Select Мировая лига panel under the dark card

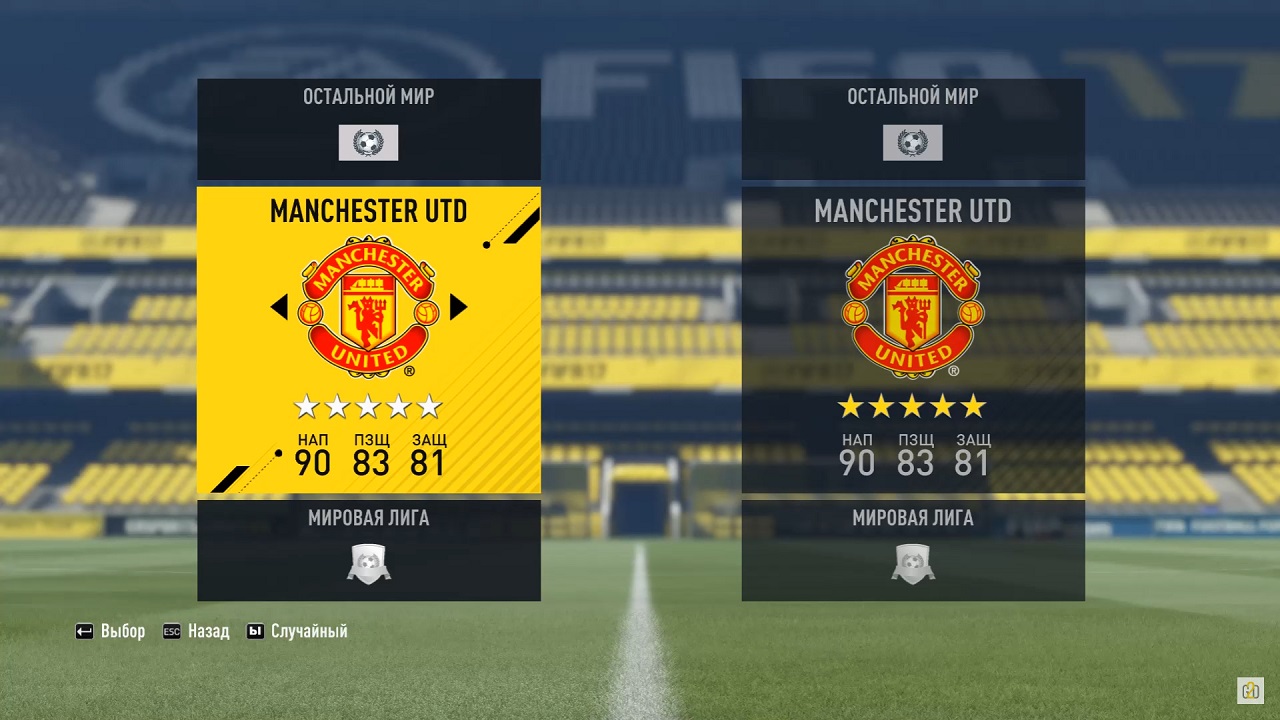(913, 550)
